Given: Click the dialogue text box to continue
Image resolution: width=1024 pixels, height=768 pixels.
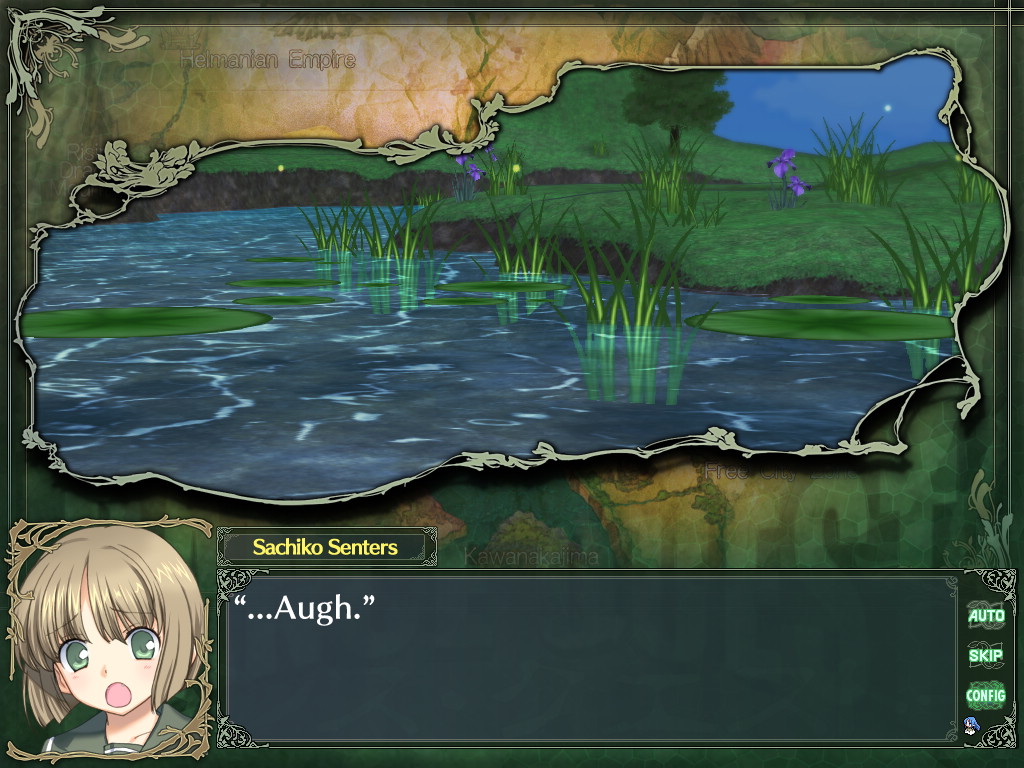Looking at the screenshot, I should (x=590, y=660).
